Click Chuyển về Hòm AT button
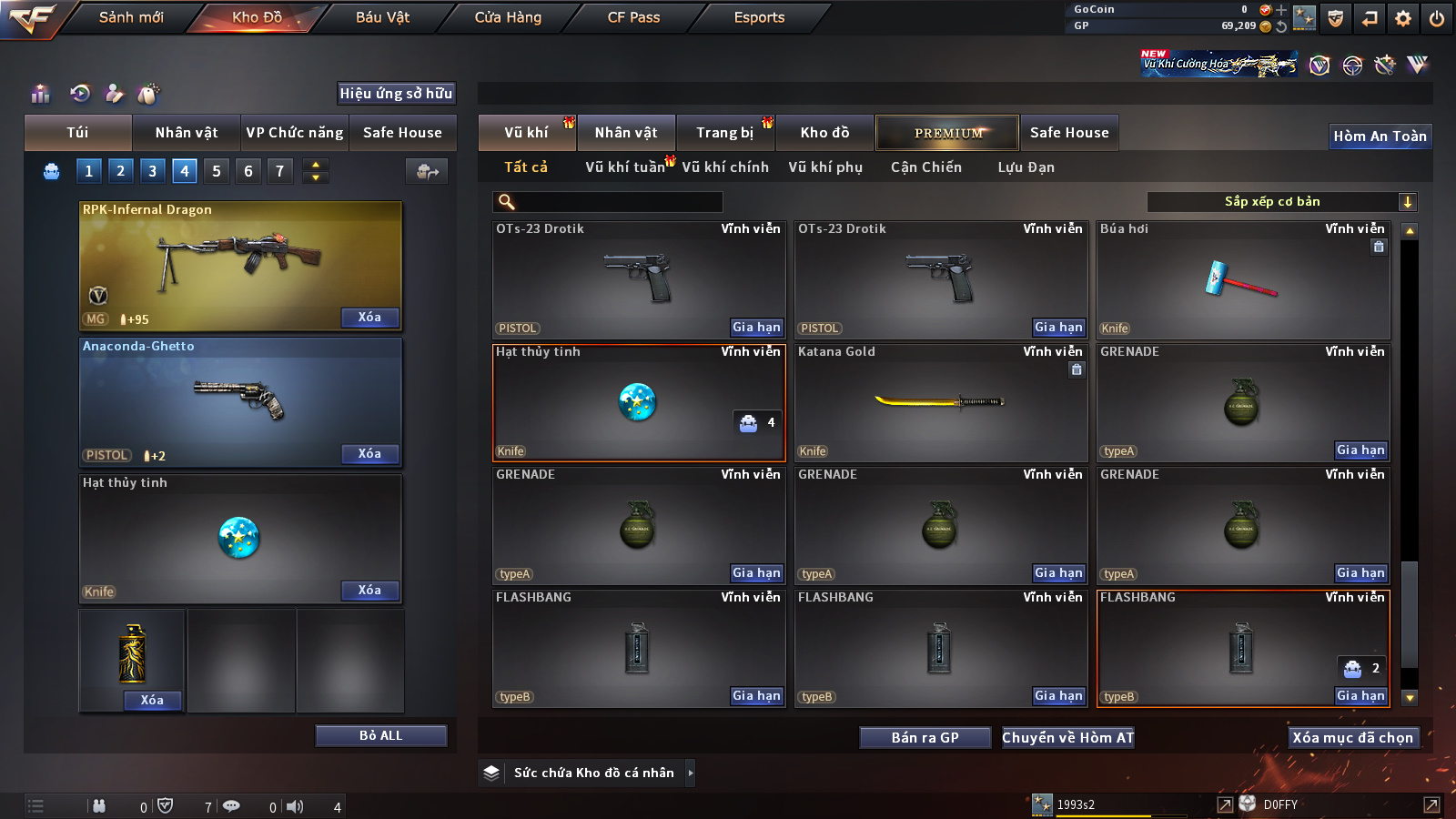Image resolution: width=1456 pixels, height=819 pixels. coord(1067,737)
